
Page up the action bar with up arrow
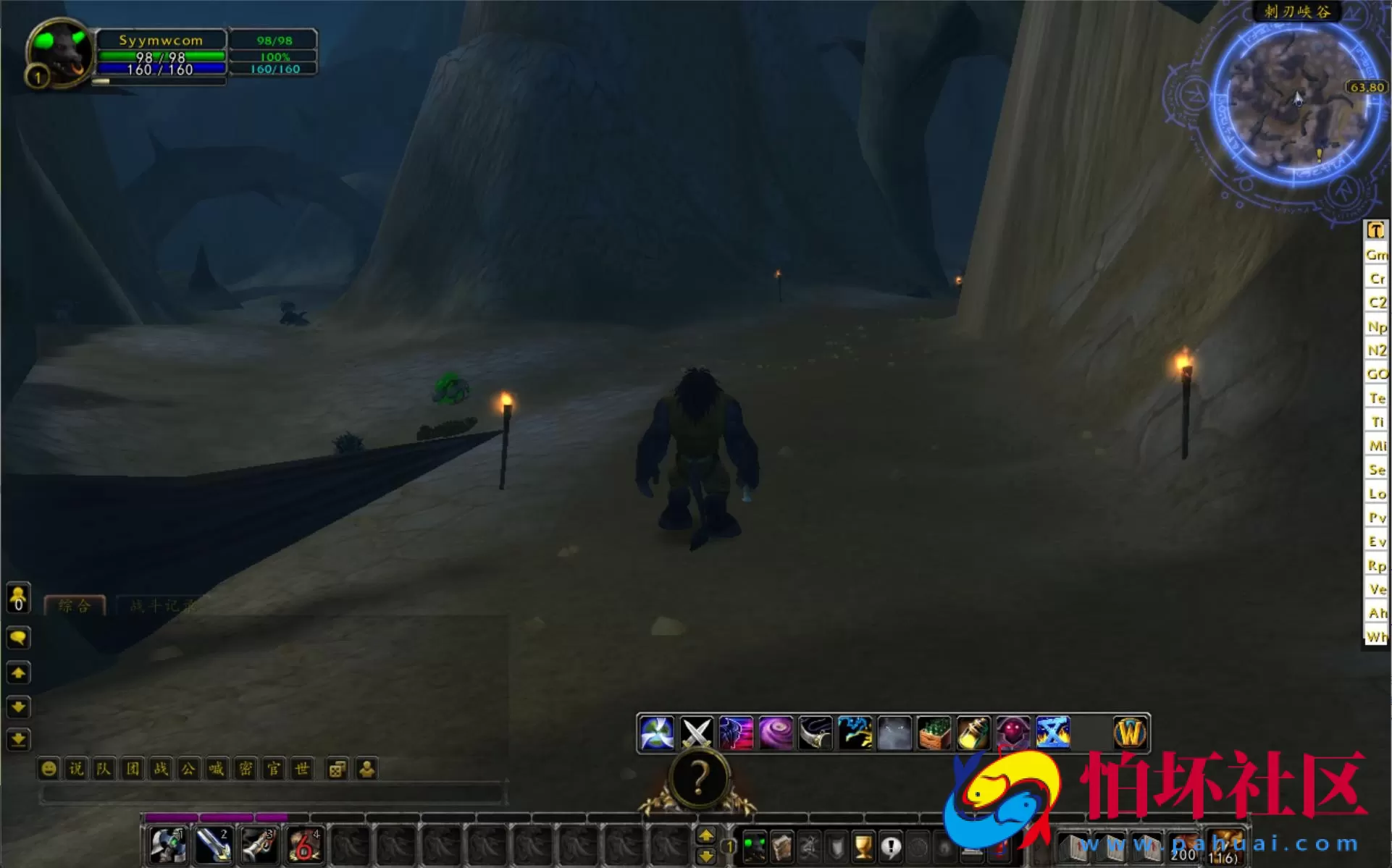pos(707,833)
